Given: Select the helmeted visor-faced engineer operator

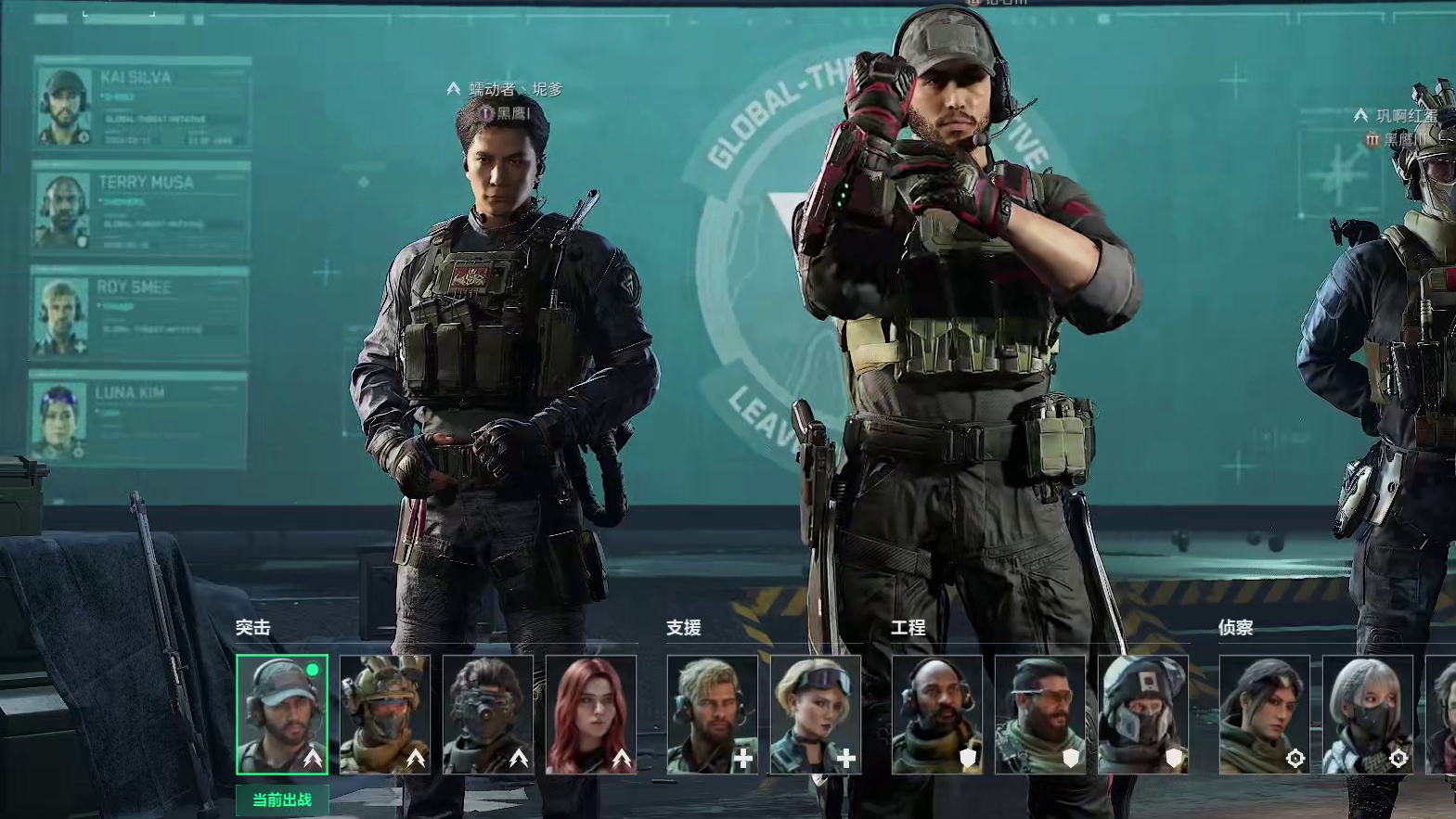Looking at the screenshot, I should point(1143,714).
